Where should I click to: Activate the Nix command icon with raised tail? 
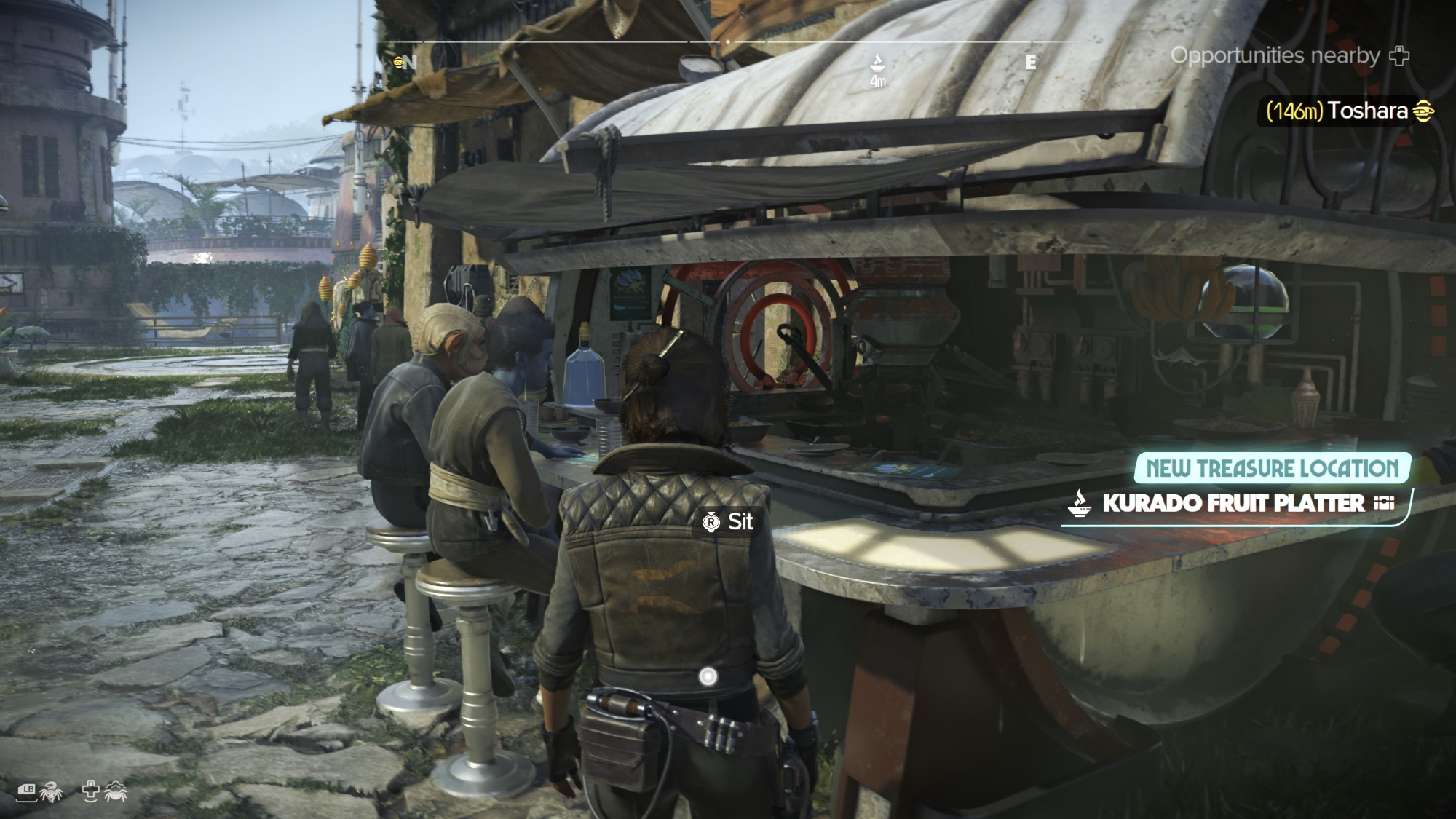51,792
